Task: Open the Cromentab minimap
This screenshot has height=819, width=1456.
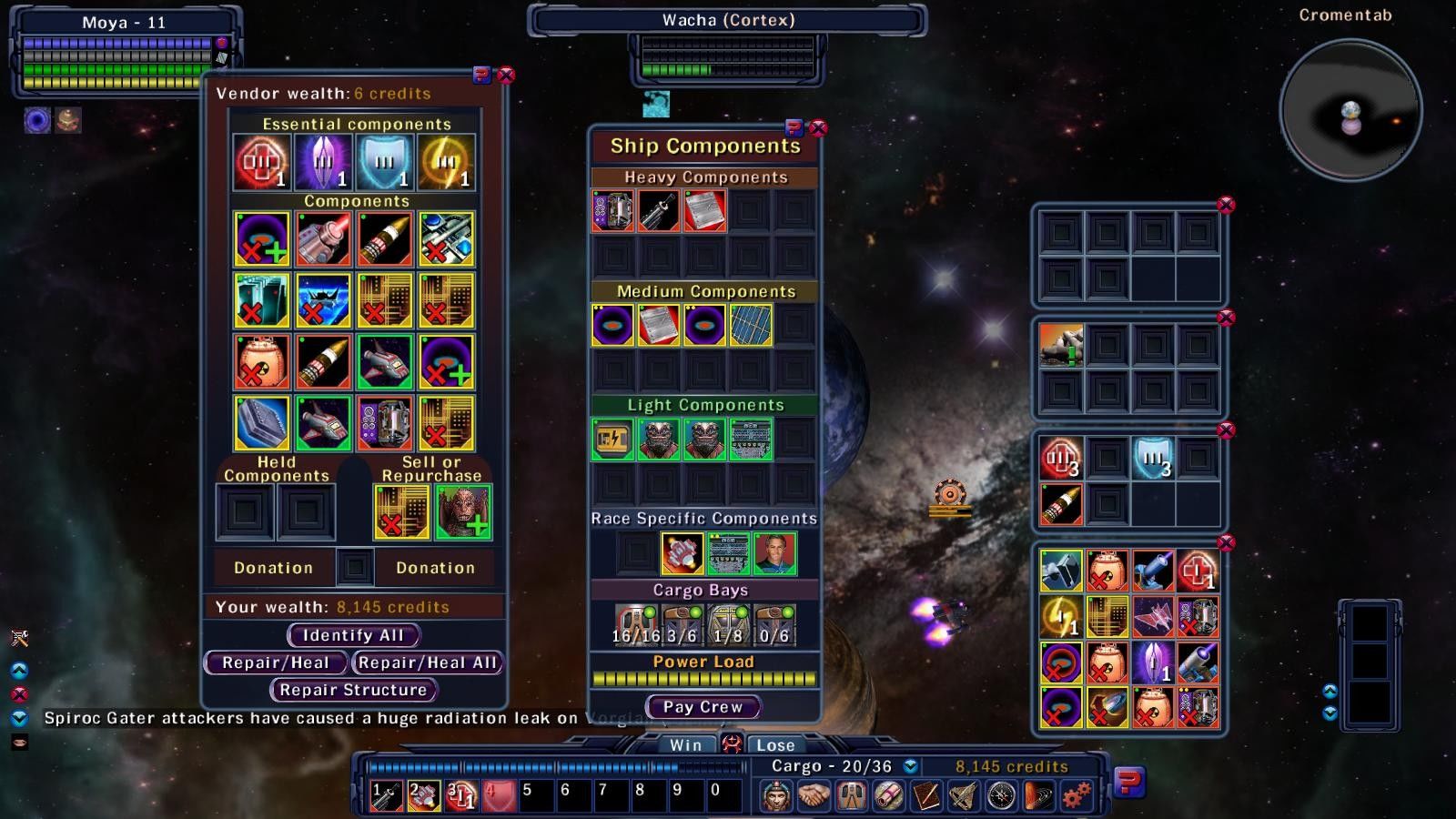Action: (1350, 111)
